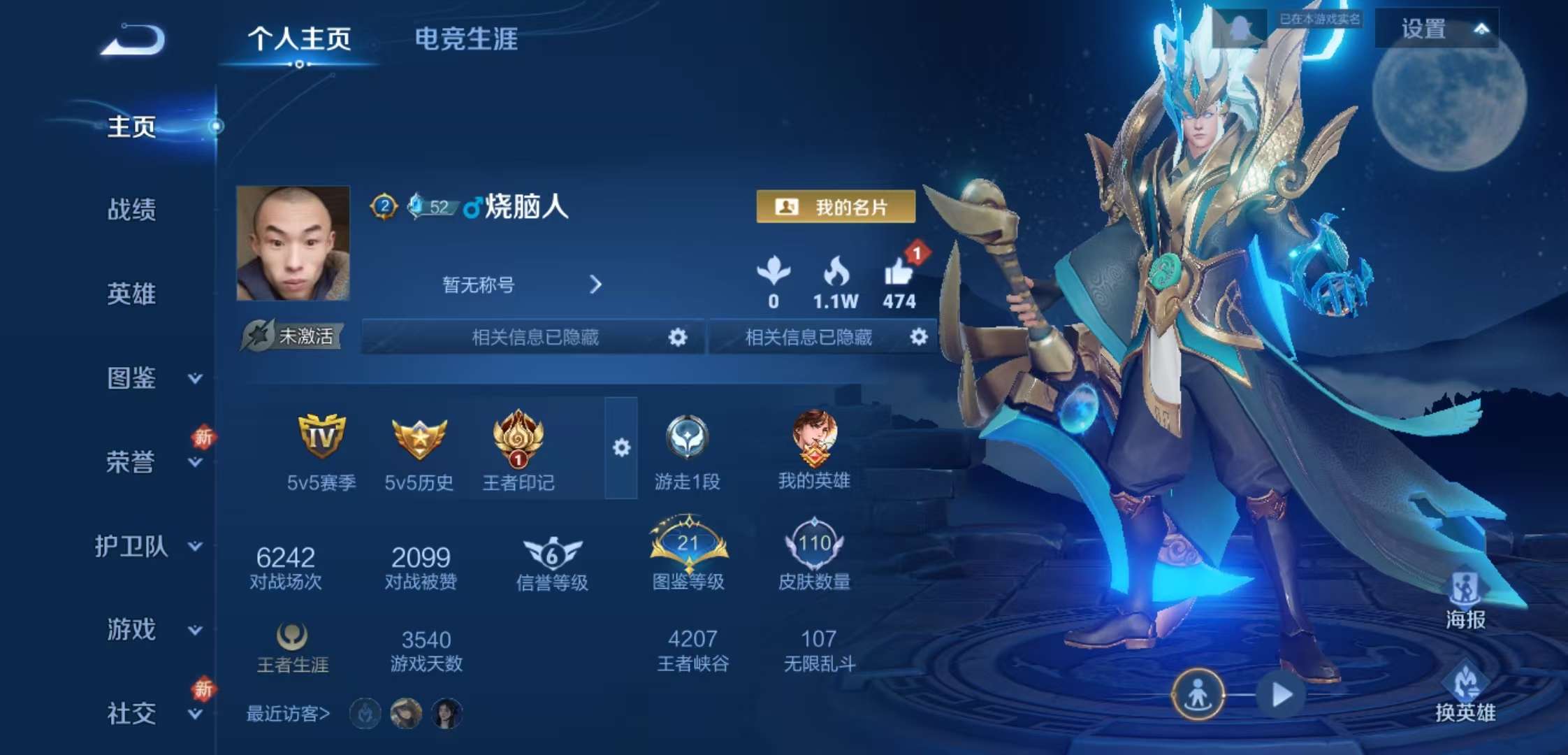Open the 皮肤数量 skins count icon
The height and width of the screenshot is (755, 1568).
click(816, 547)
